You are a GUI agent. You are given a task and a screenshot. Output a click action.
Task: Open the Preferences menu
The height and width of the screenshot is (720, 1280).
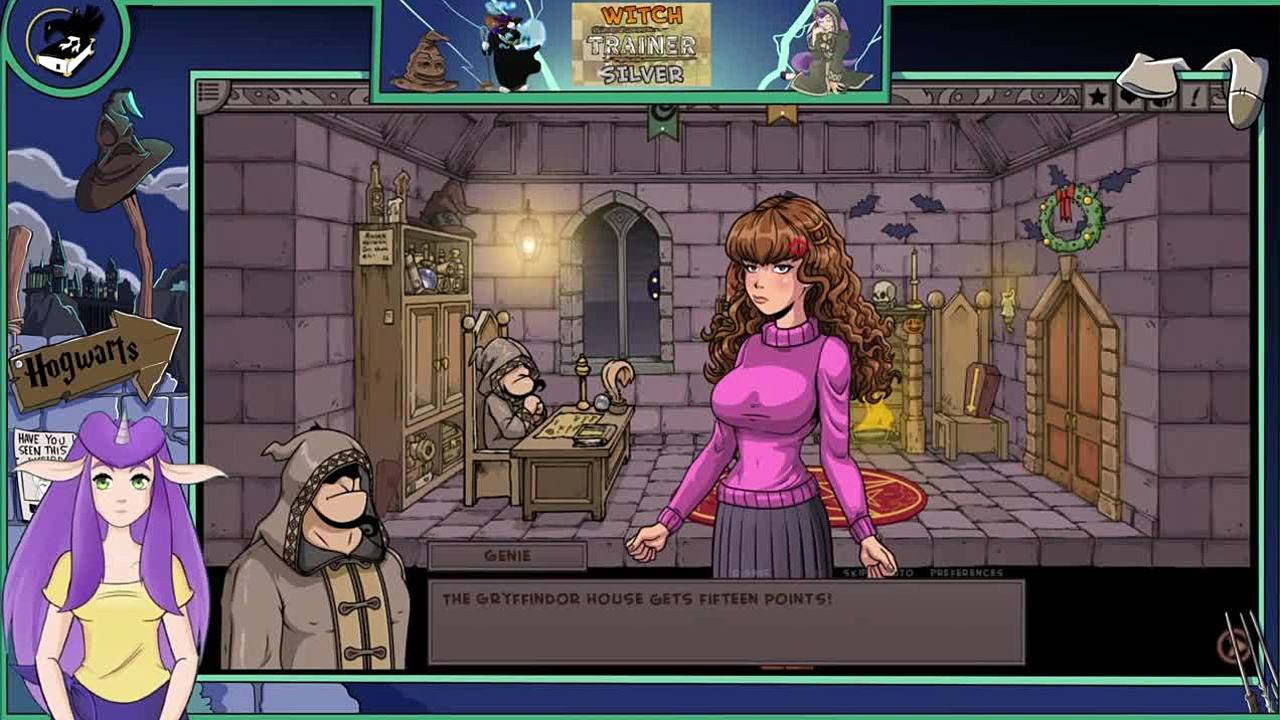[x=966, y=573]
